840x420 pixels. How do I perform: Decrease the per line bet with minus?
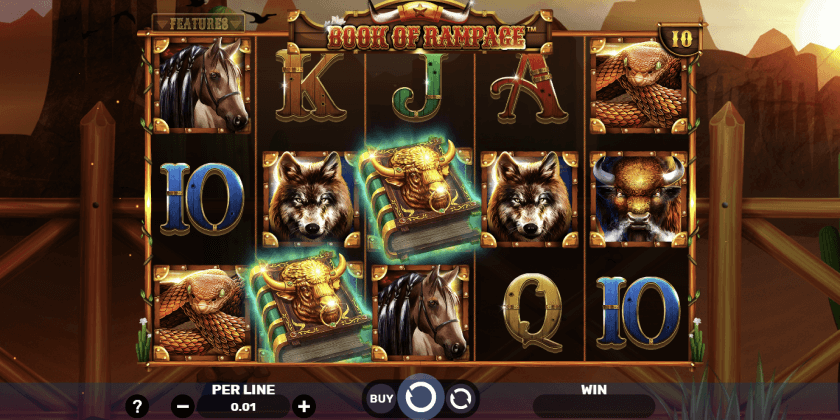[182, 406]
